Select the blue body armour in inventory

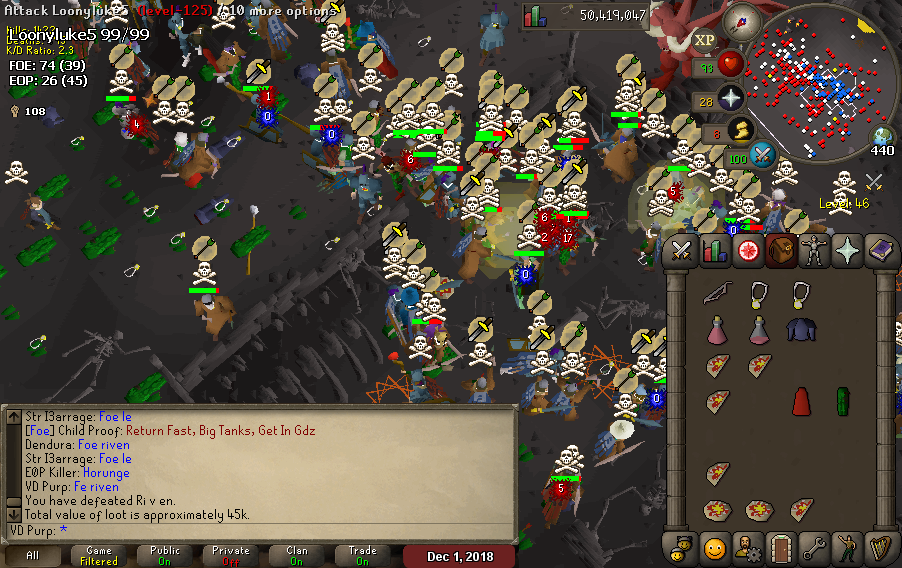tap(800, 330)
